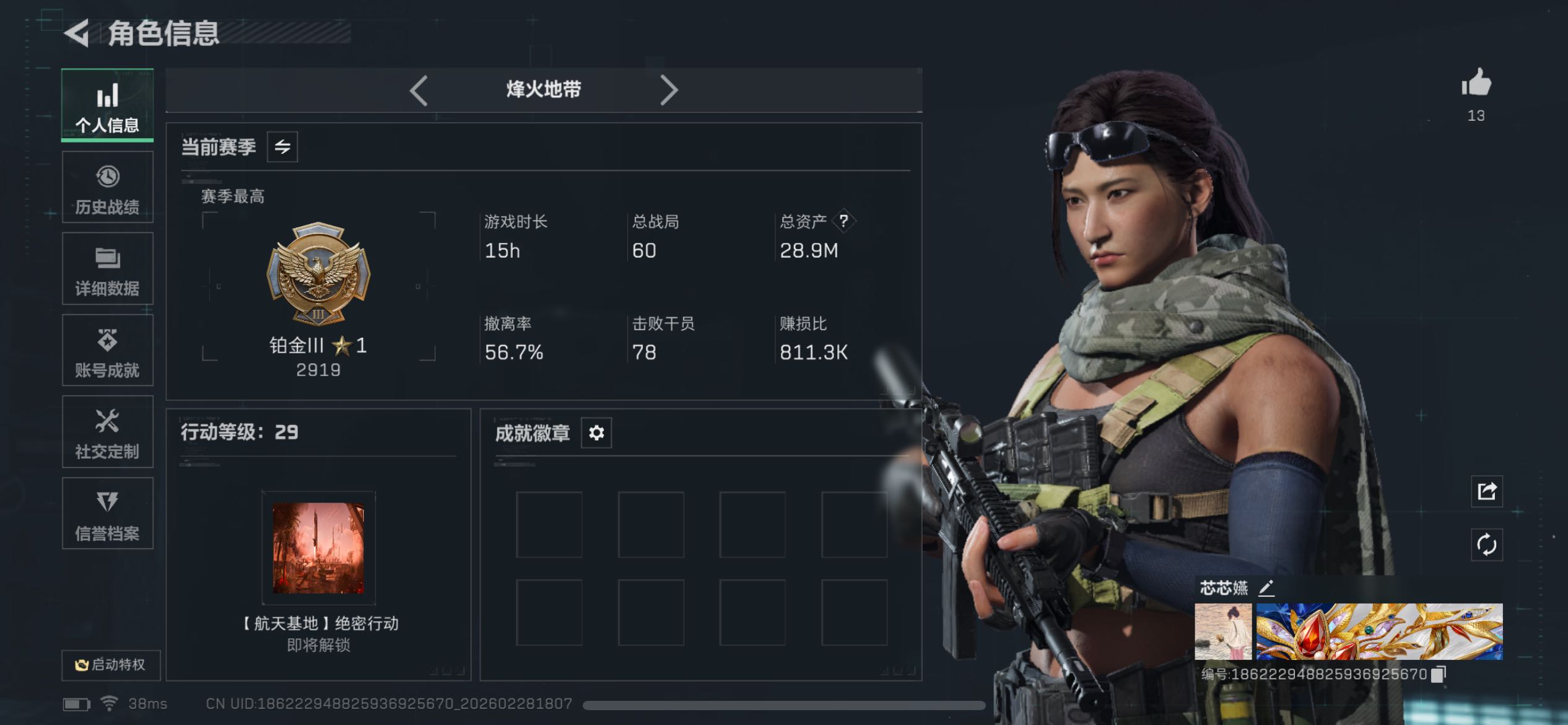Switch to the 个人信息 tab

point(107,105)
